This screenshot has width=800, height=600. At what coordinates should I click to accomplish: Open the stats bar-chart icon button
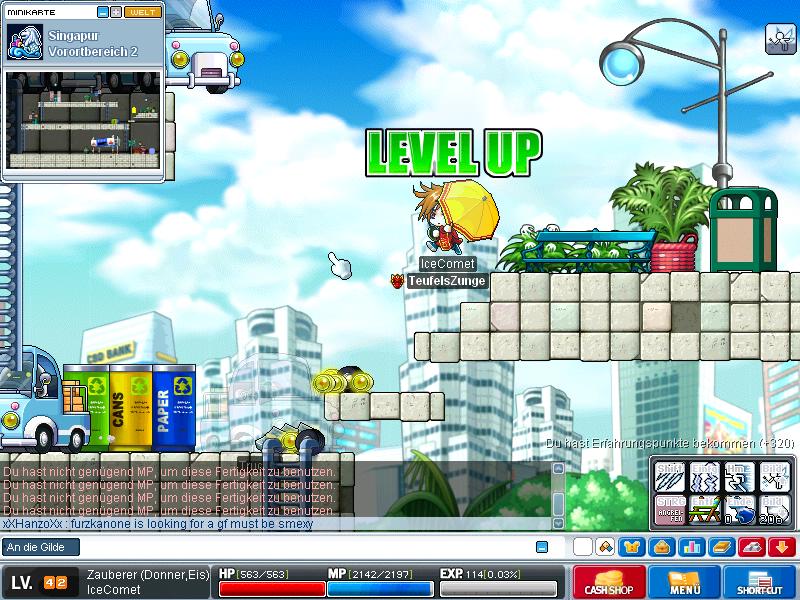(690, 547)
